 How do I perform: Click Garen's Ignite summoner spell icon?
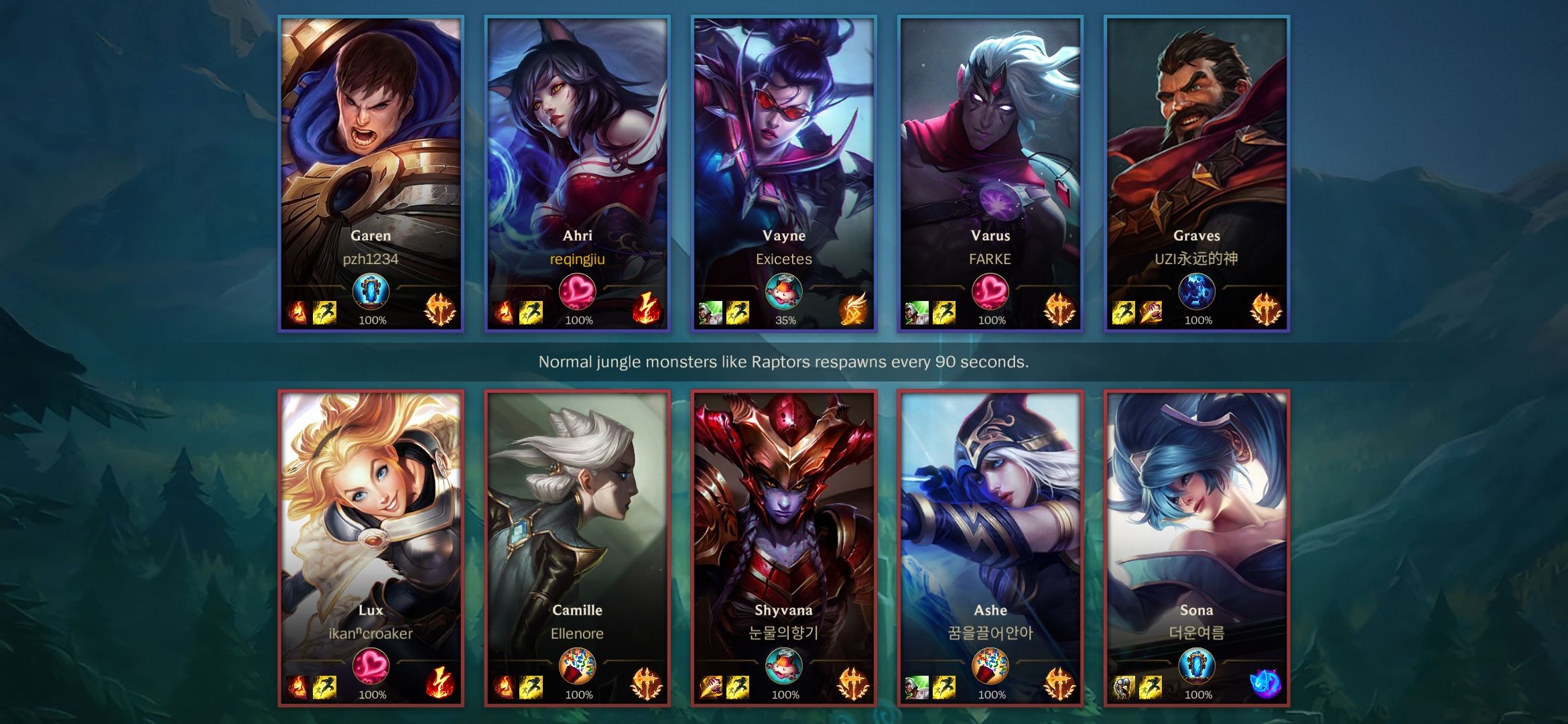click(298, 312)
